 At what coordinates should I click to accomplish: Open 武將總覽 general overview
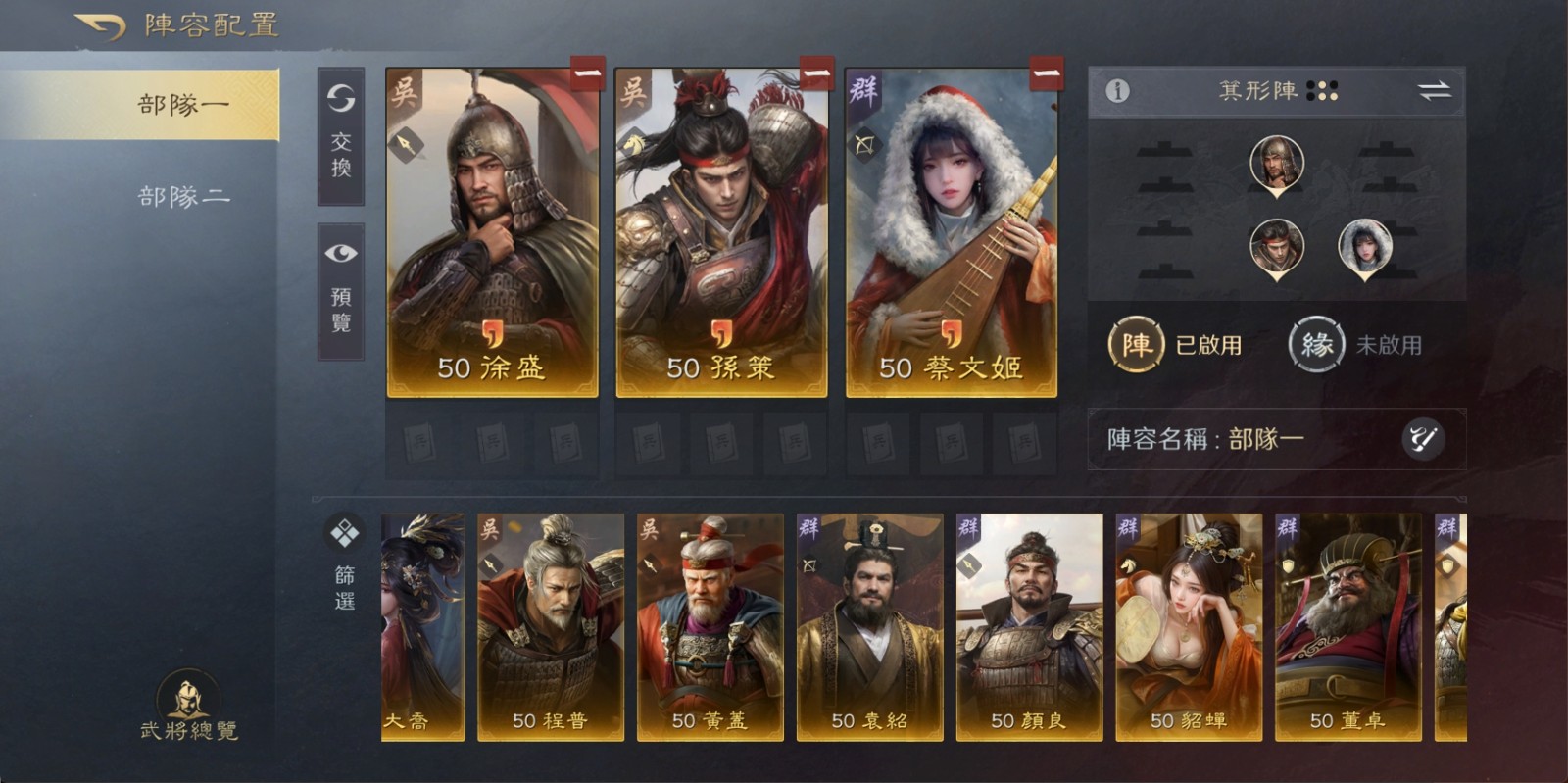188,707
